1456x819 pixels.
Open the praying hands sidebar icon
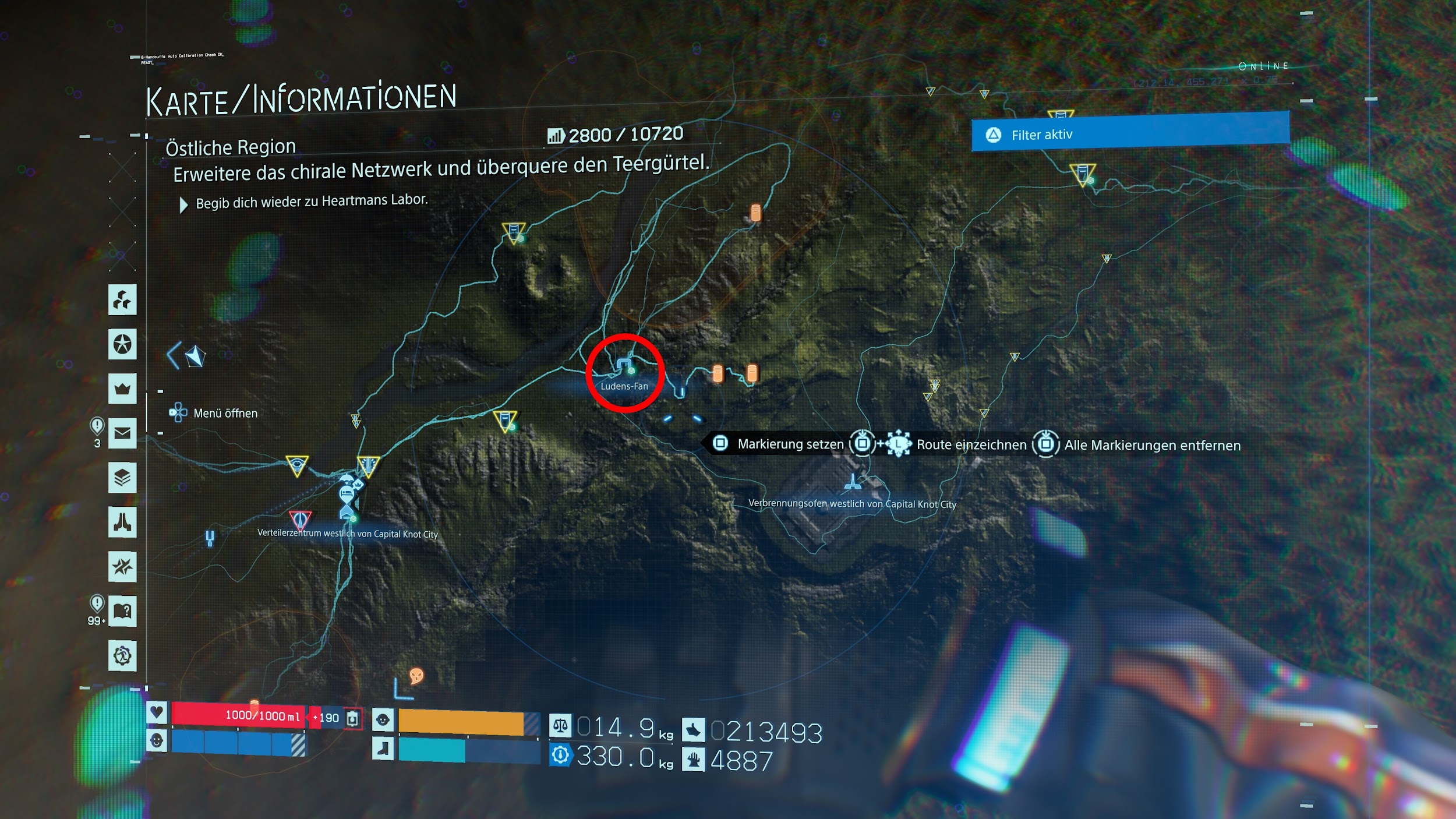click(x=122, y=522)
